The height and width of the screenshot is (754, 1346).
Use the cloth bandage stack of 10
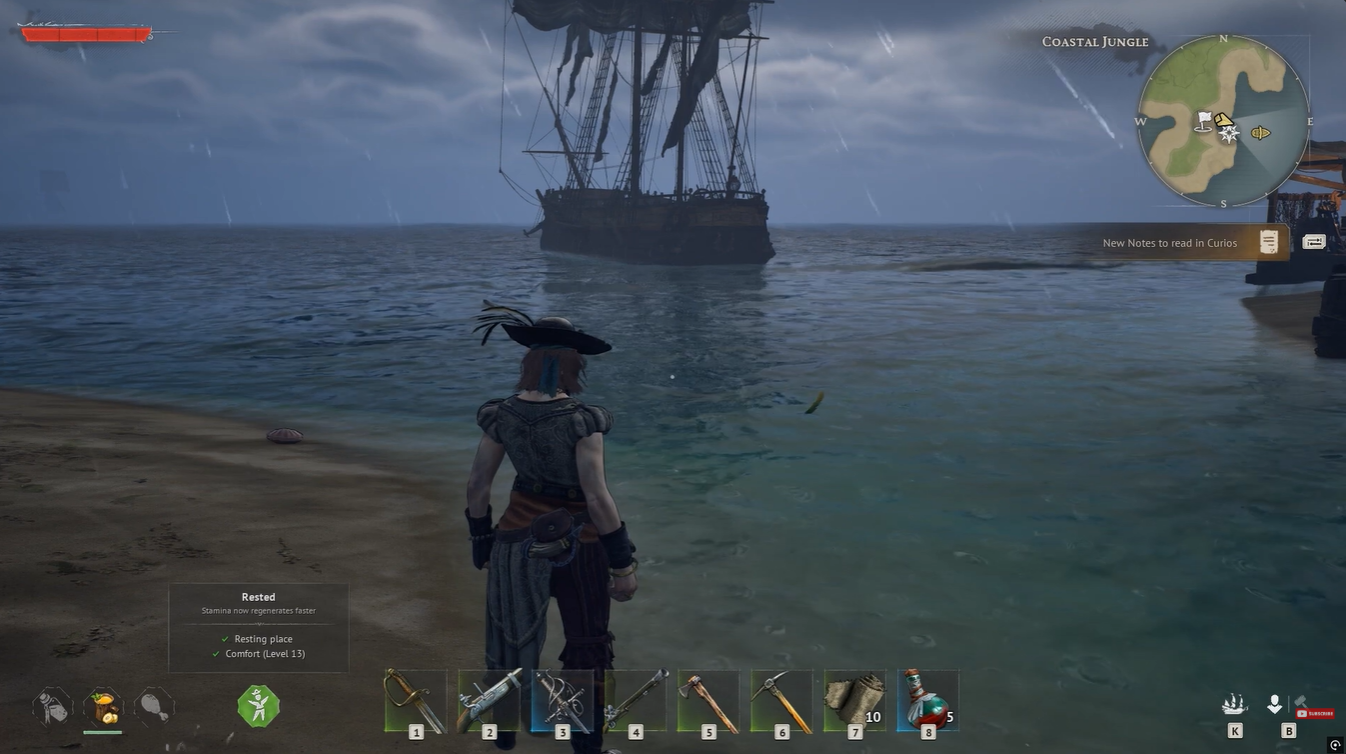click(x=854, y=700)
